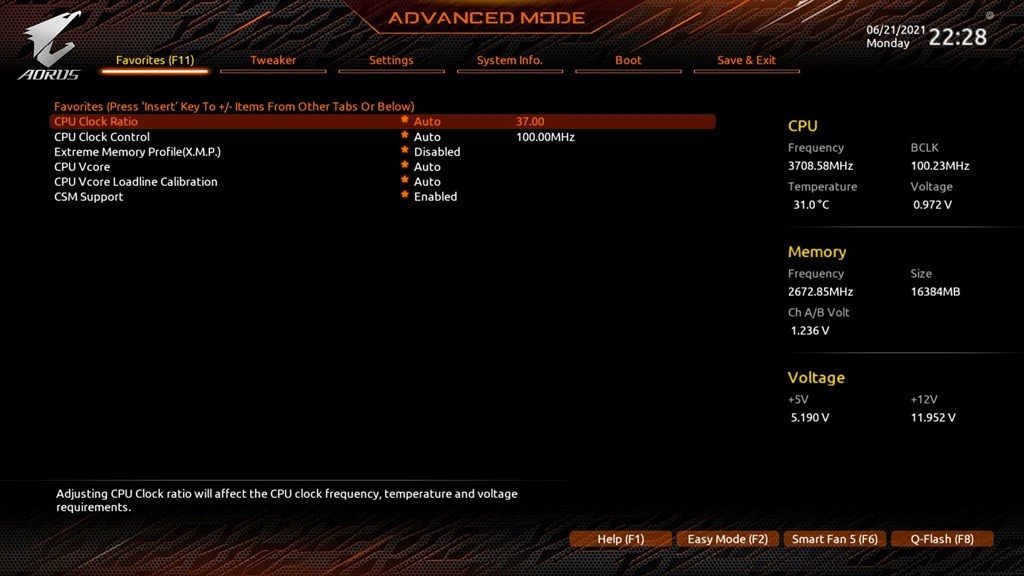Select the CSM Support setting

tap(89, 197)
